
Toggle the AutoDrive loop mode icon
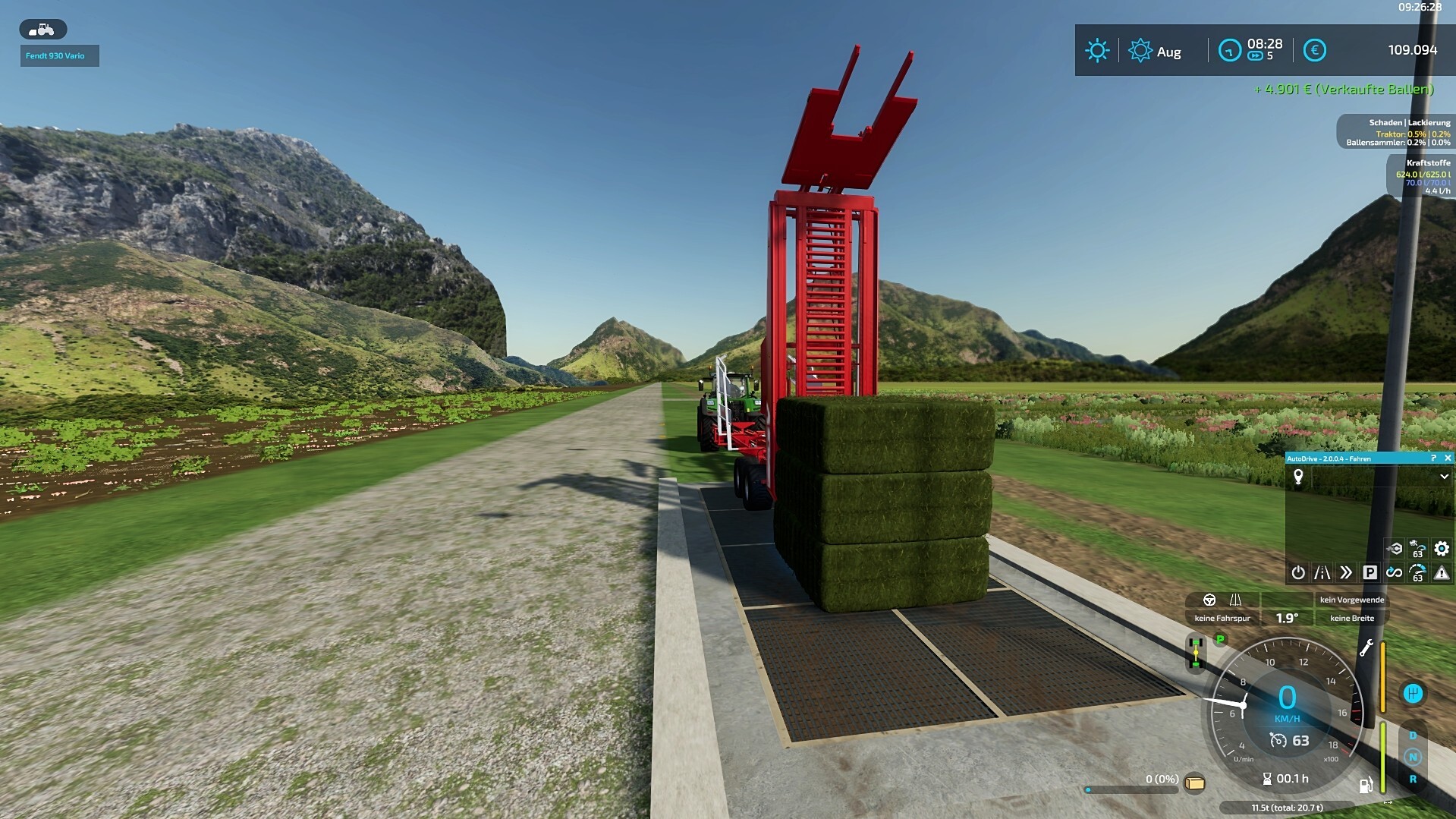pyautogui.click(x=1394, y=572)
